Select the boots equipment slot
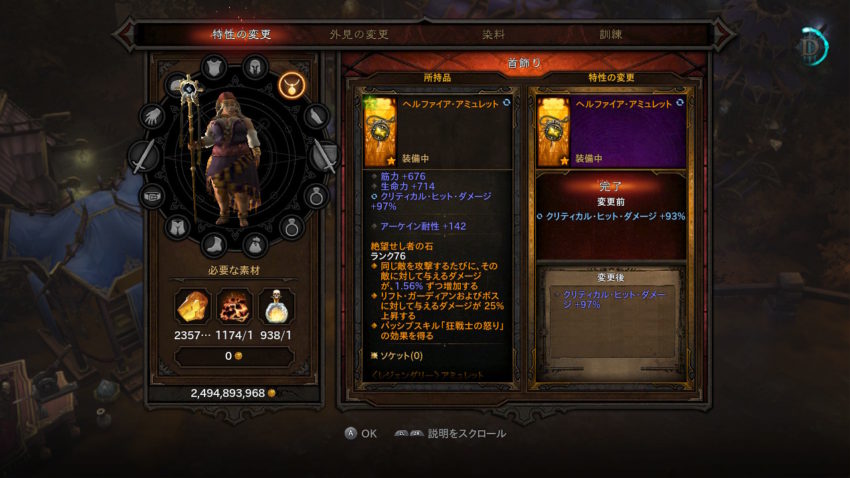850x478 pixels. point(213,244)
